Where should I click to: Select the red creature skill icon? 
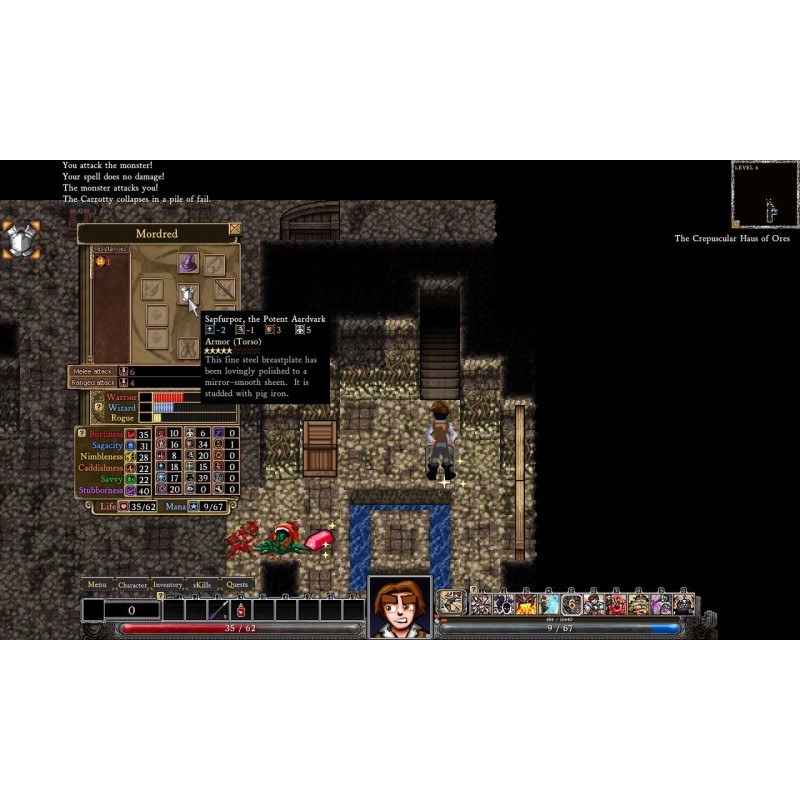616,604
